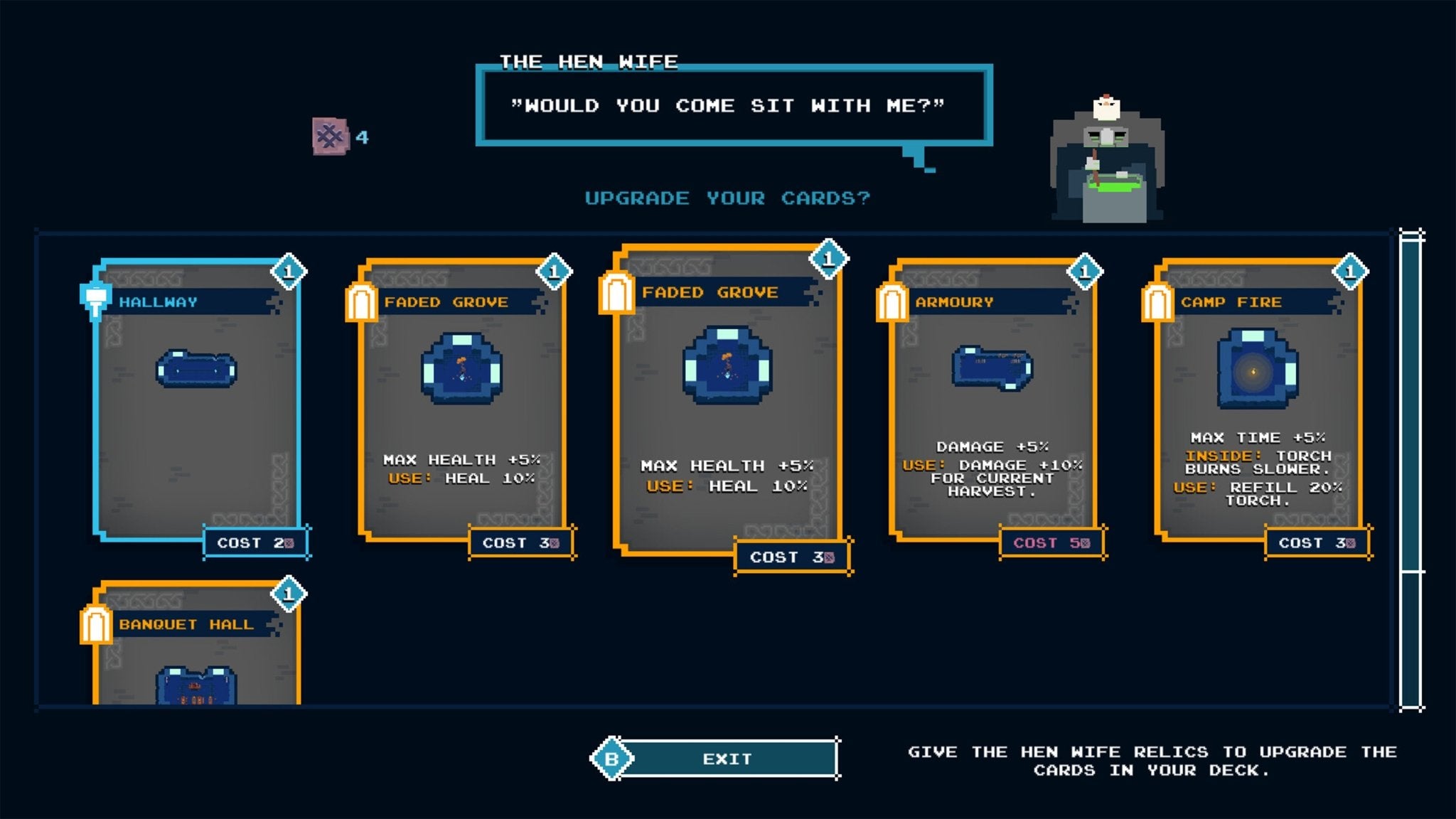The width and height of the screenshot is (1456, 819).
Task: Click the Exit button
Action: (727, 759)
